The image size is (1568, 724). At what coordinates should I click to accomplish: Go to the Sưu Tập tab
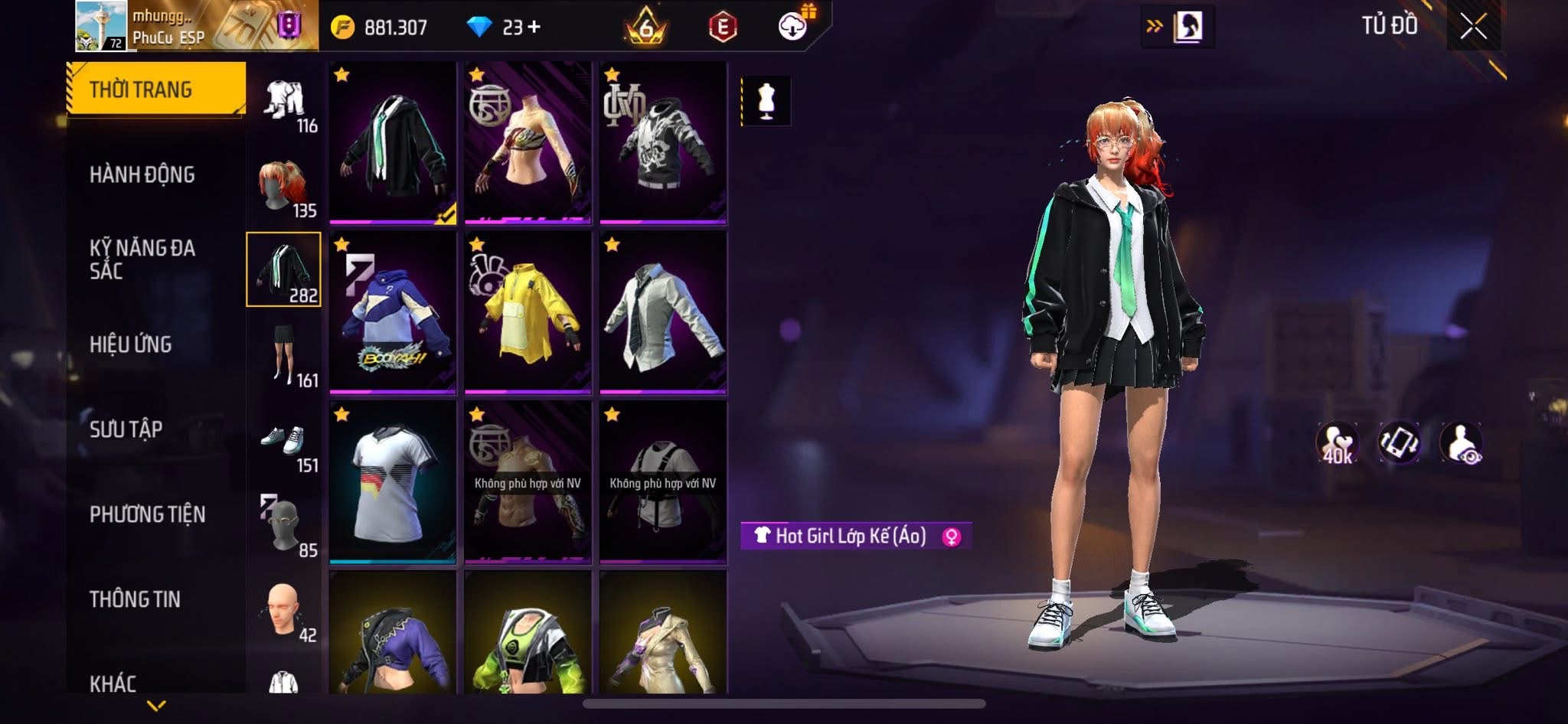(126, 429)
